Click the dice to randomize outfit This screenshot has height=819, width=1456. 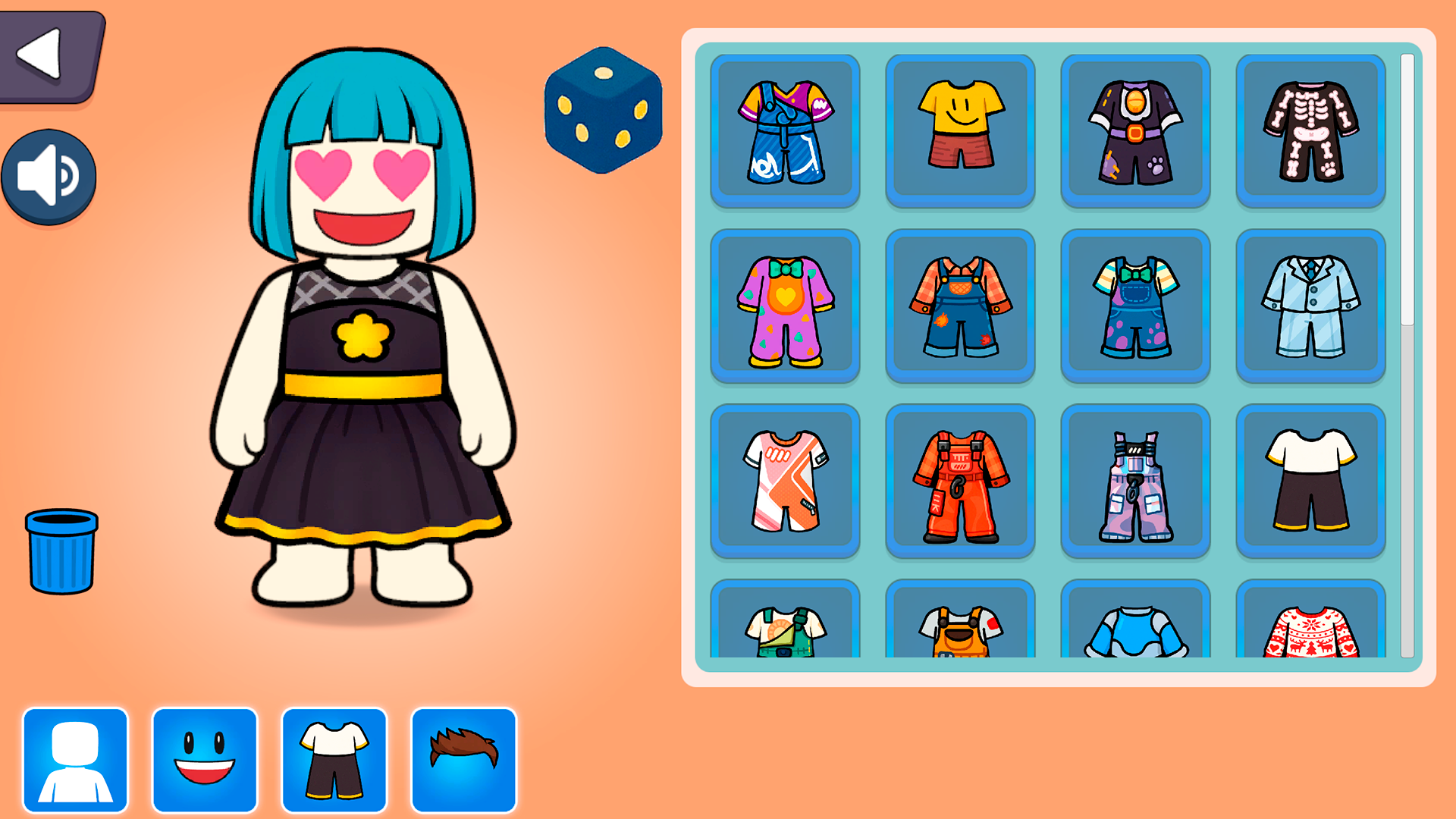[x=603, y=110]
